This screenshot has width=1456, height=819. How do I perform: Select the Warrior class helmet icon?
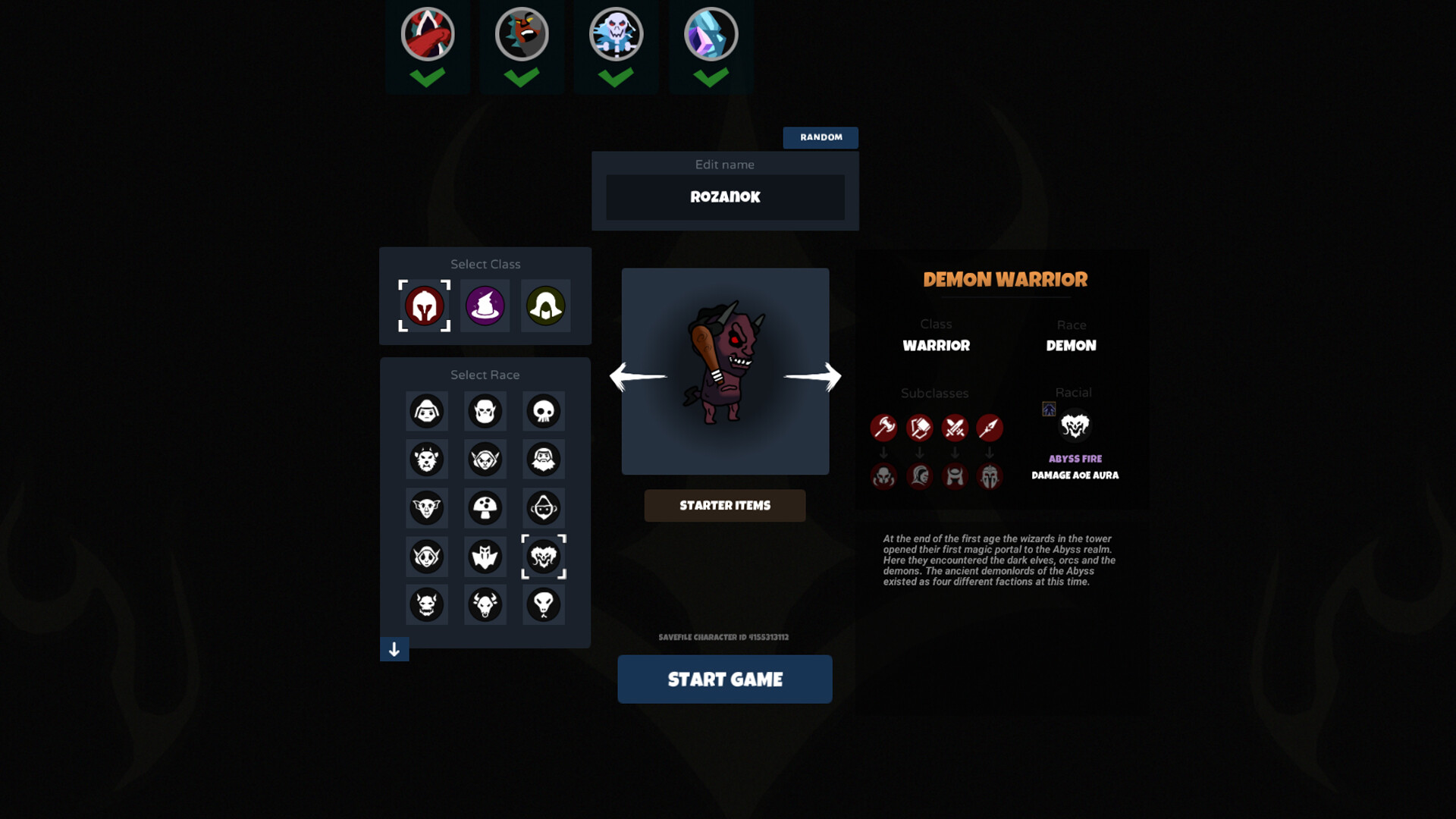[x=424, y=306]
